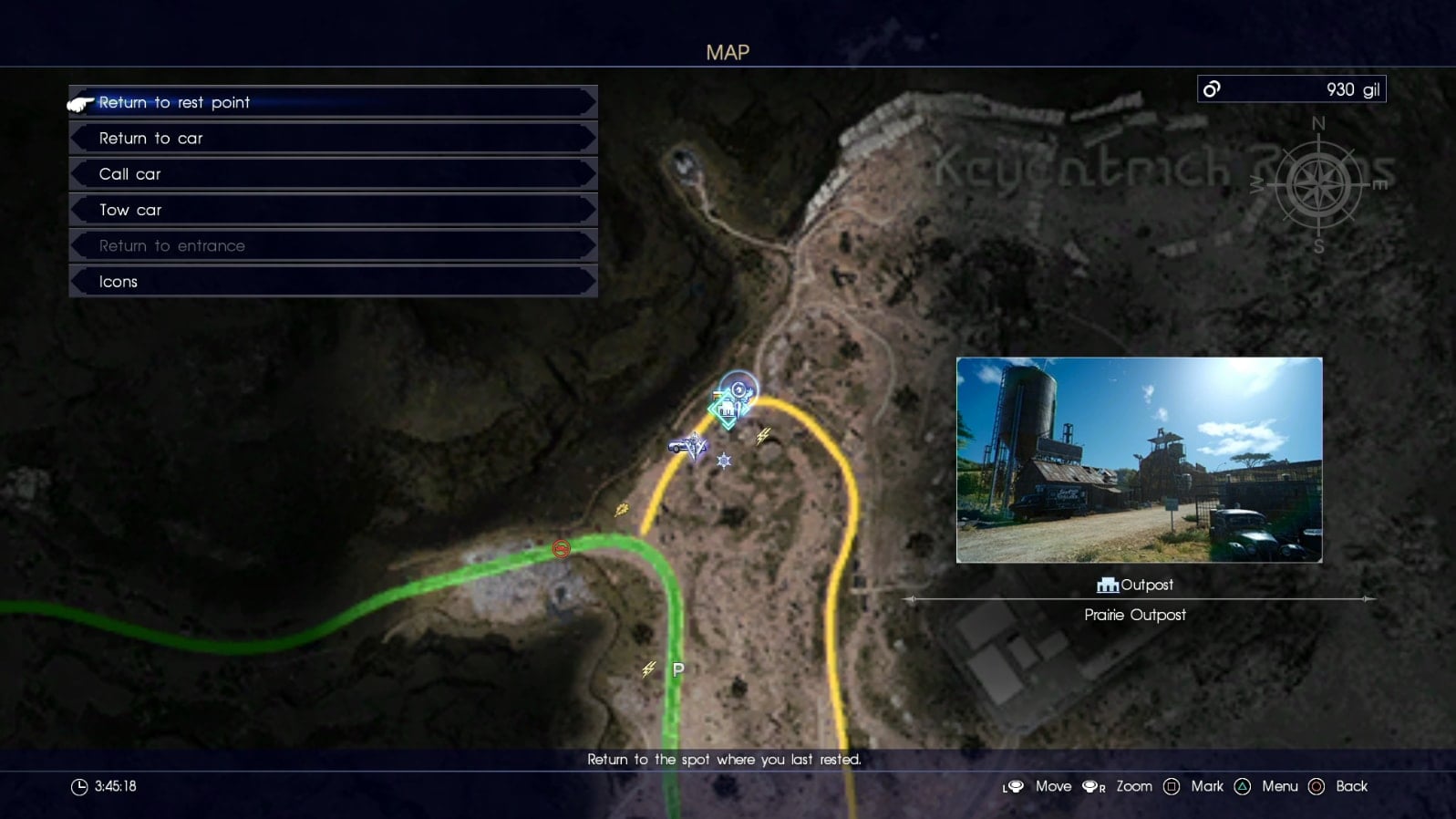Click the star hunt icon near the car
This screenshot has height=819, width=1456.
tap(723, 461)
